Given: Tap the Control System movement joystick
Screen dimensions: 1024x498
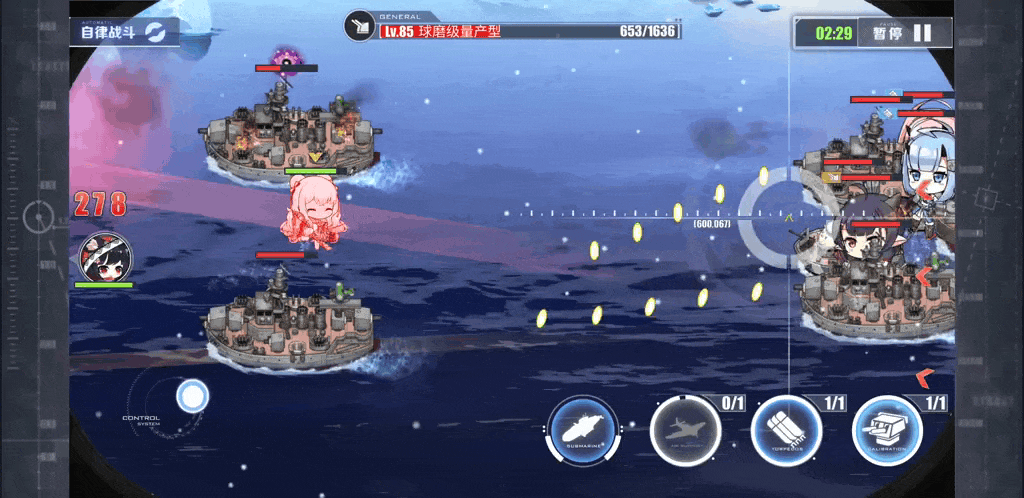Looking at the screenshot, I should [x=192, y=396].
